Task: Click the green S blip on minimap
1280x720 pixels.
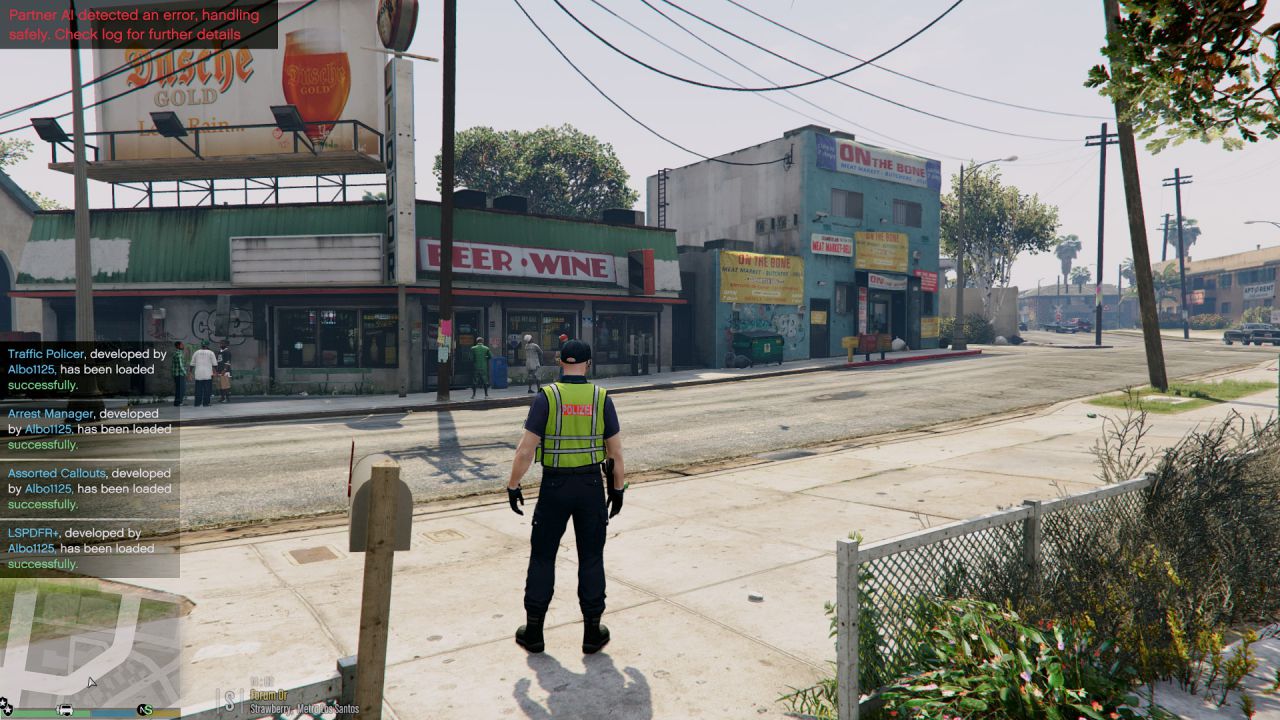Action: (x=145, y=709)
